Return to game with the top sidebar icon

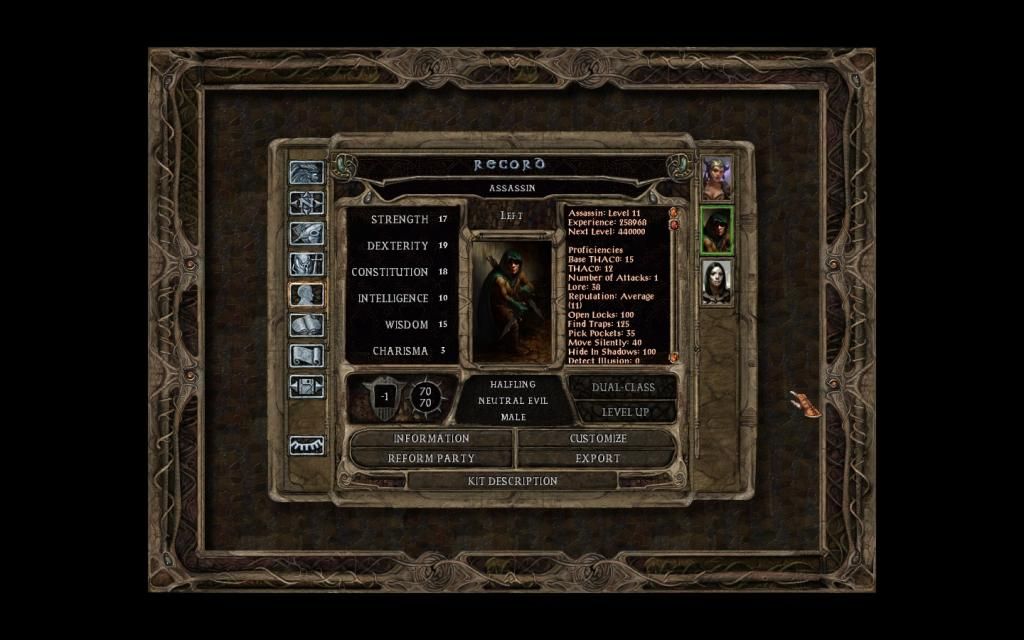tap(307, 173)
